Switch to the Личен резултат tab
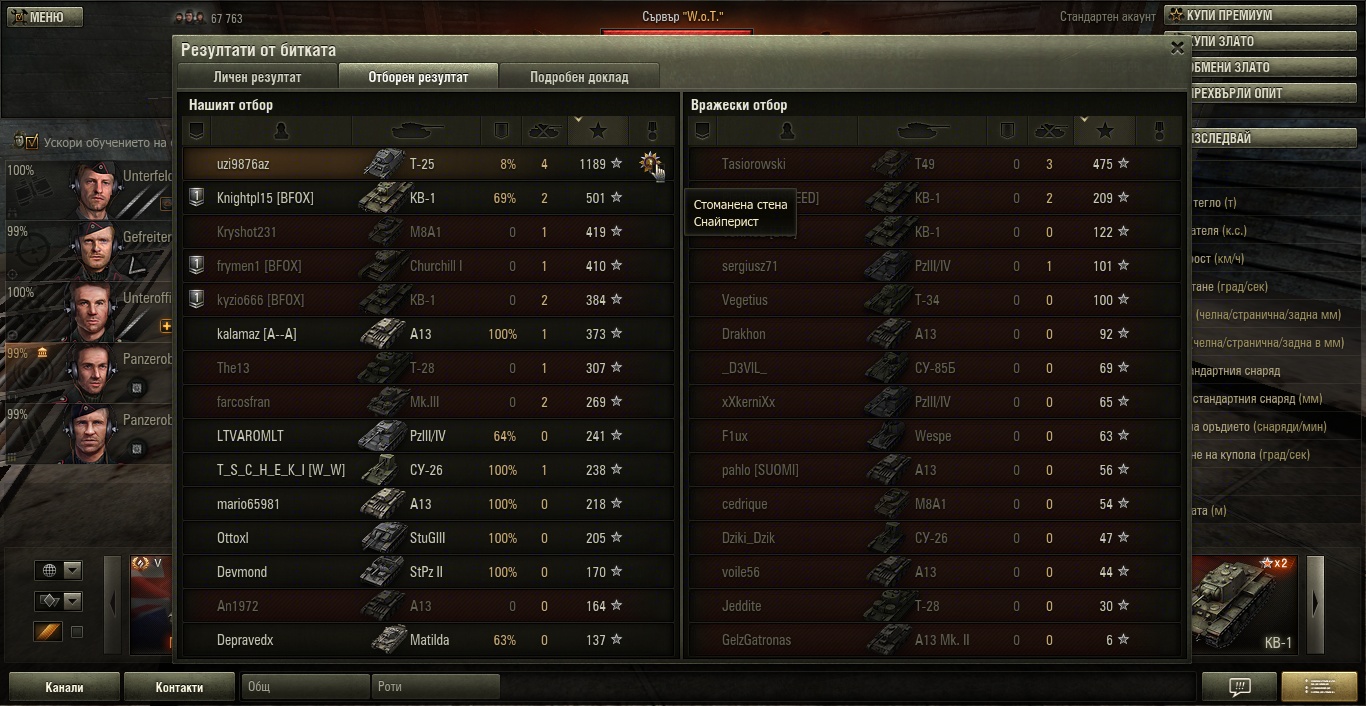 (x=257, y=77)
